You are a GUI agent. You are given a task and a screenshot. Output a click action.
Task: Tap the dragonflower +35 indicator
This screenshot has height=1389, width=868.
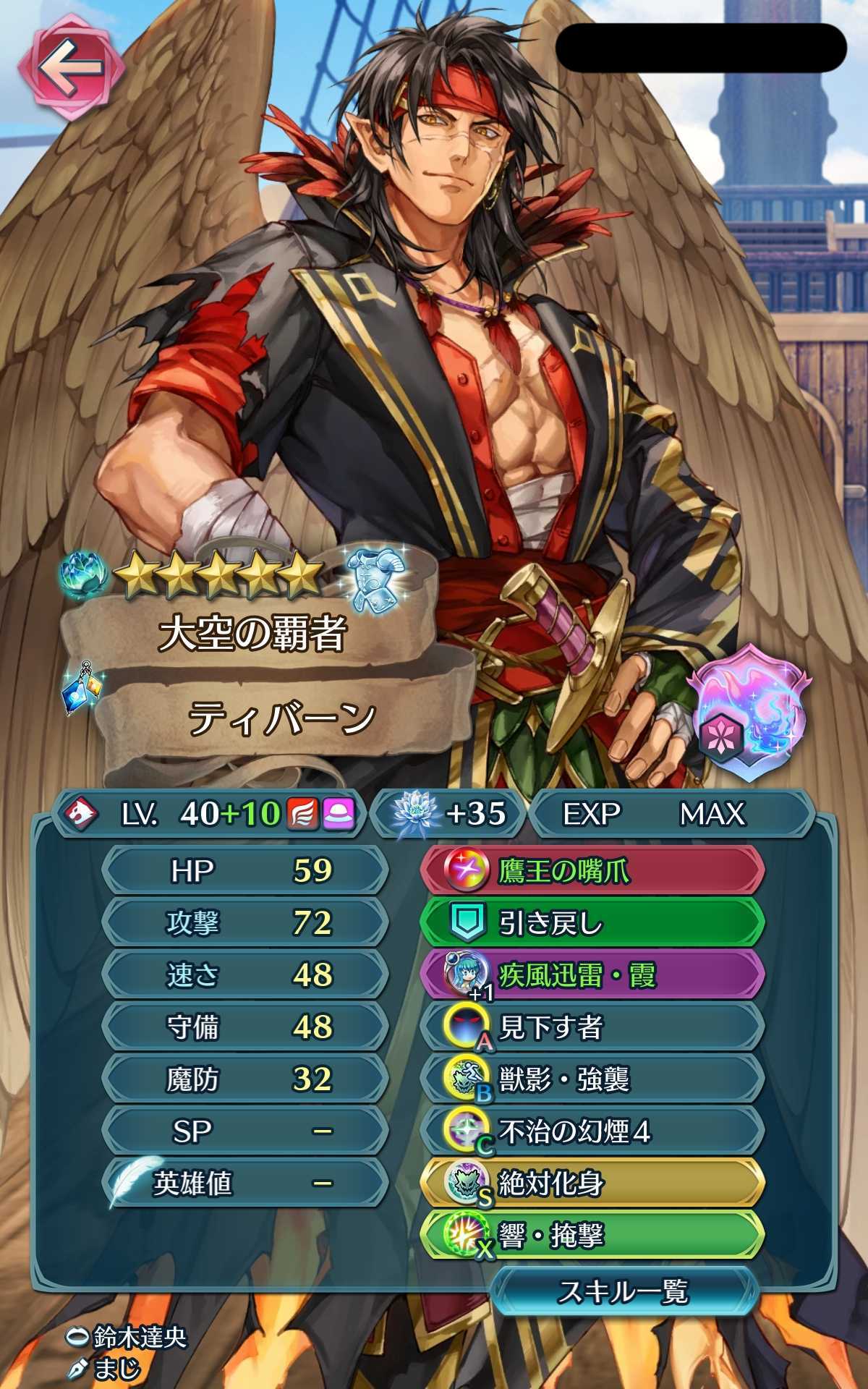tap(448, 814)
